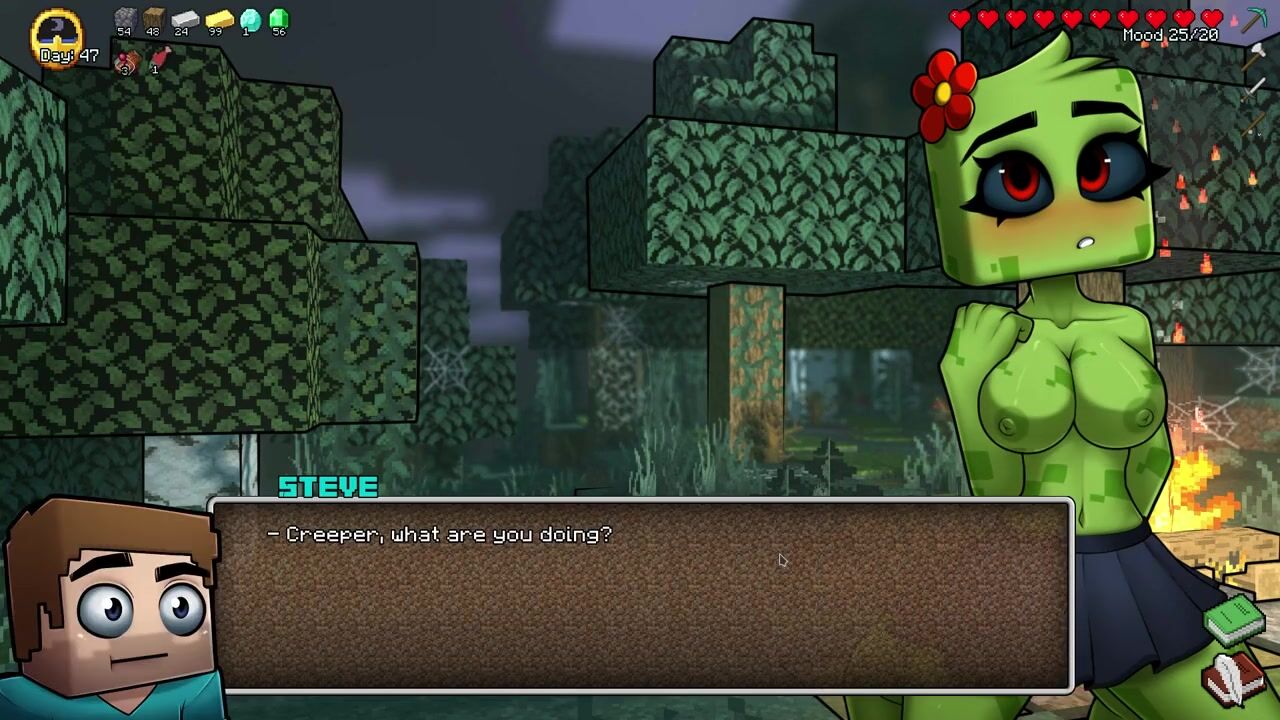Select the iron axe tool

coord(1256,56)
